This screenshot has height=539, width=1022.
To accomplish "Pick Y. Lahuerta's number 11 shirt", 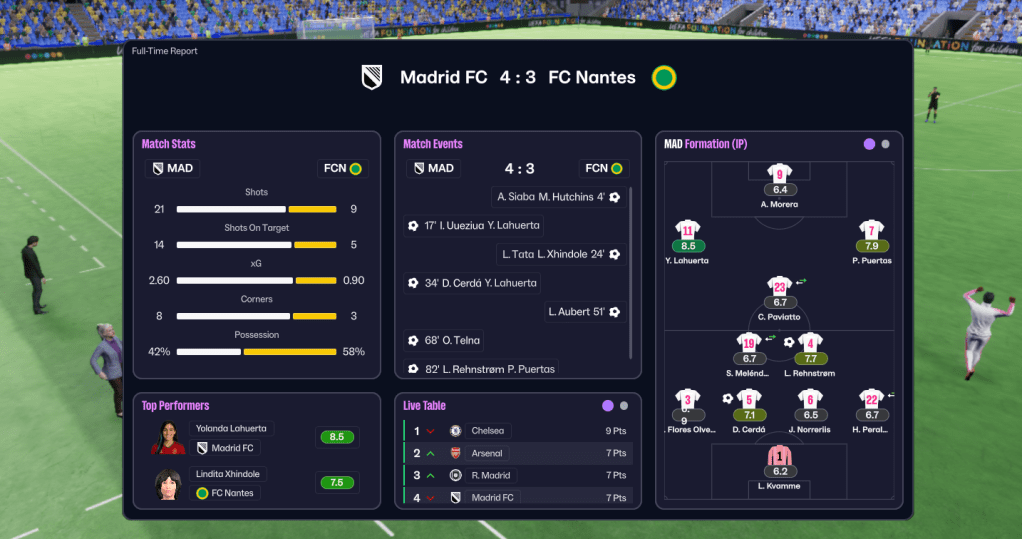I will click(687, 231).
